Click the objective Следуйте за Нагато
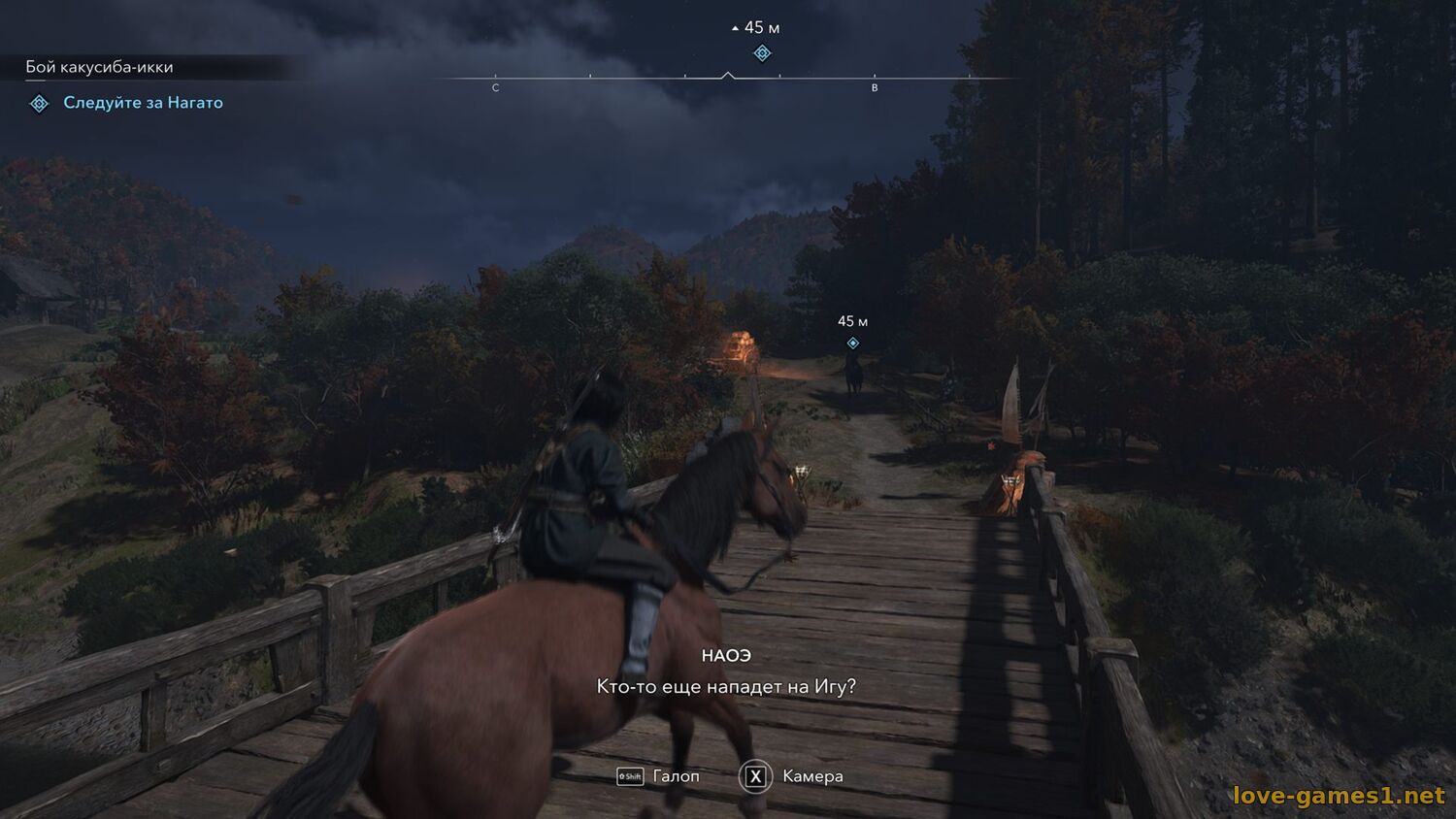1456x819 pixels. (x=143, y=103)
